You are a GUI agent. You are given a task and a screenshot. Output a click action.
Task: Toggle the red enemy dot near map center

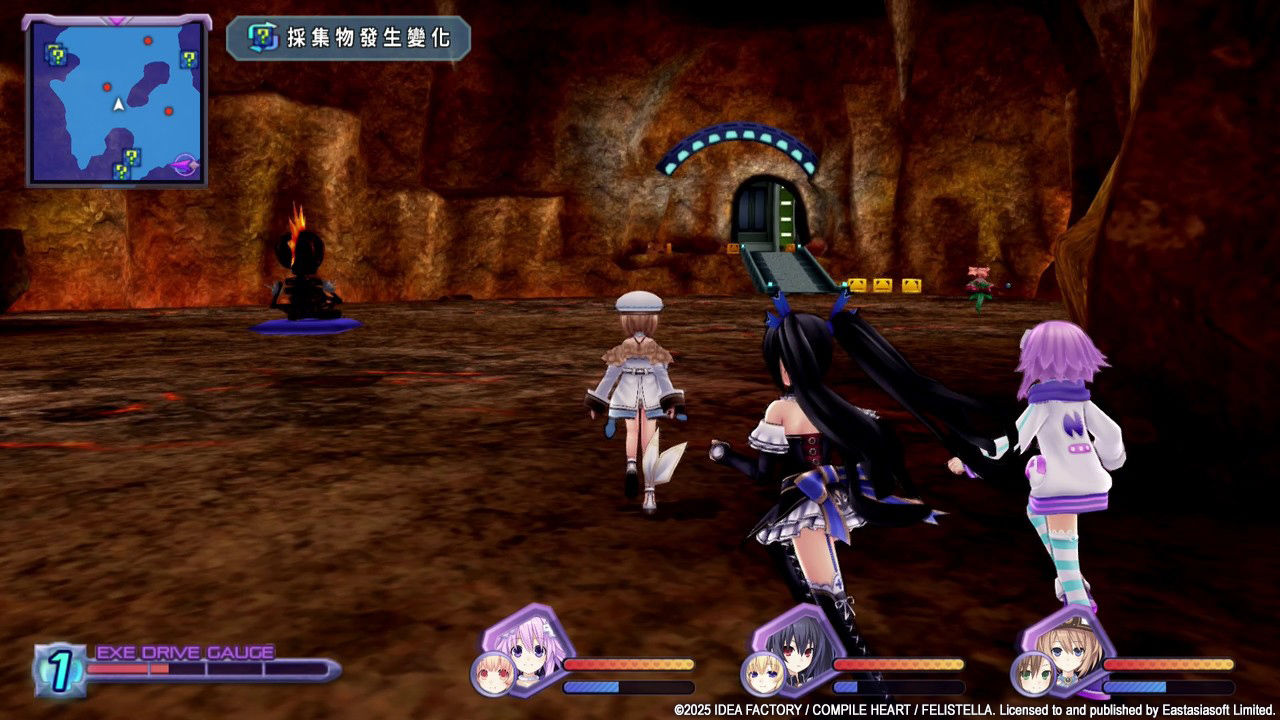[107, 87]
